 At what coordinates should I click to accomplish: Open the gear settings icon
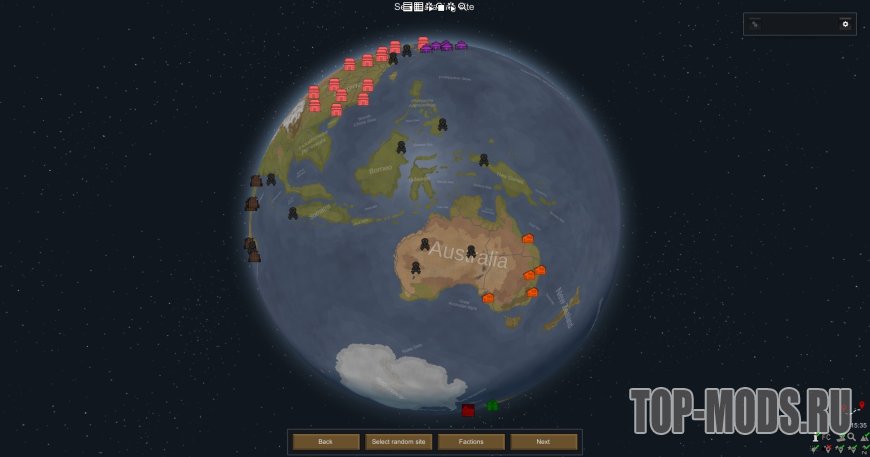click(845, 24)
